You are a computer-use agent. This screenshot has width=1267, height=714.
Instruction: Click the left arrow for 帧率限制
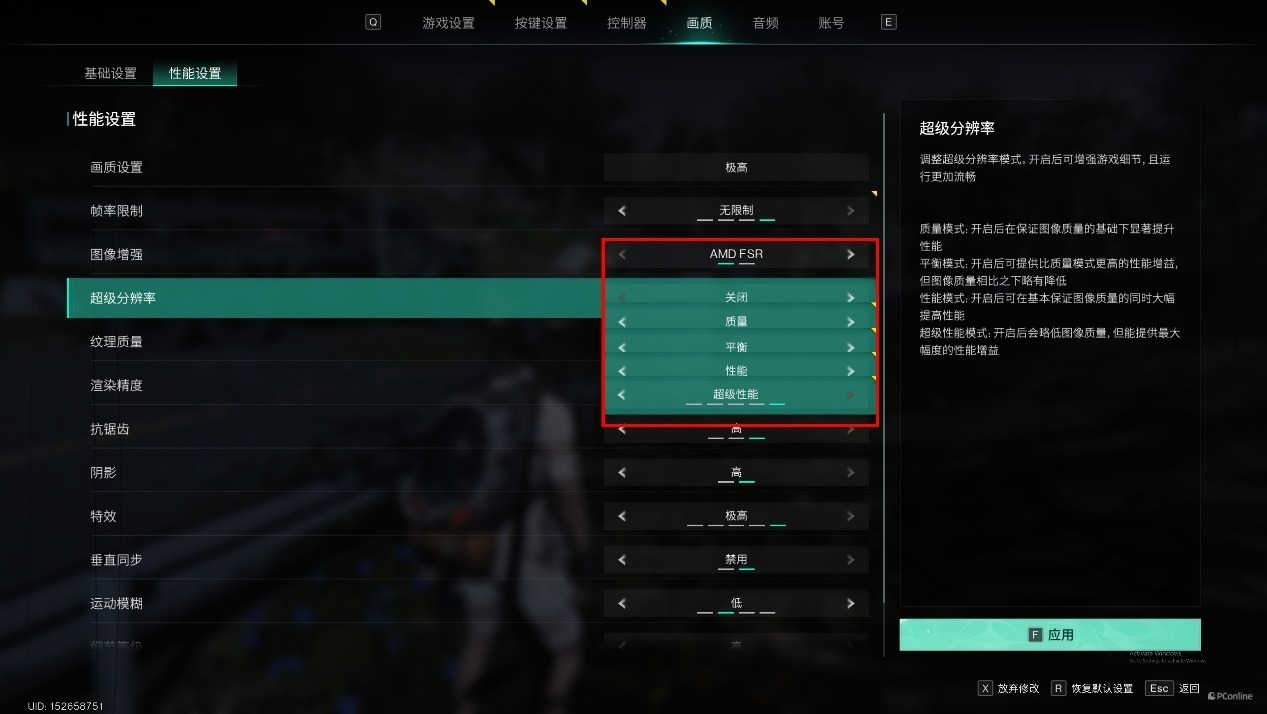pos(622,211)
